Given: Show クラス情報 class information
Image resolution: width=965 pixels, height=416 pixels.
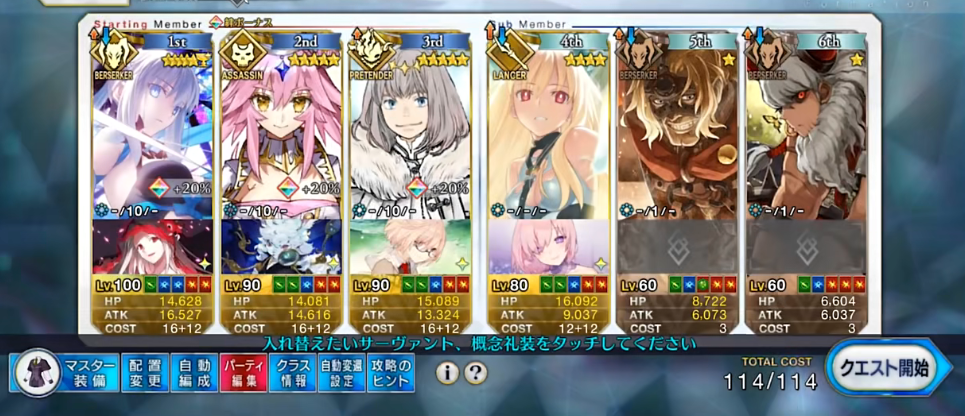Looking at the screenshot, I should (292, 372).
